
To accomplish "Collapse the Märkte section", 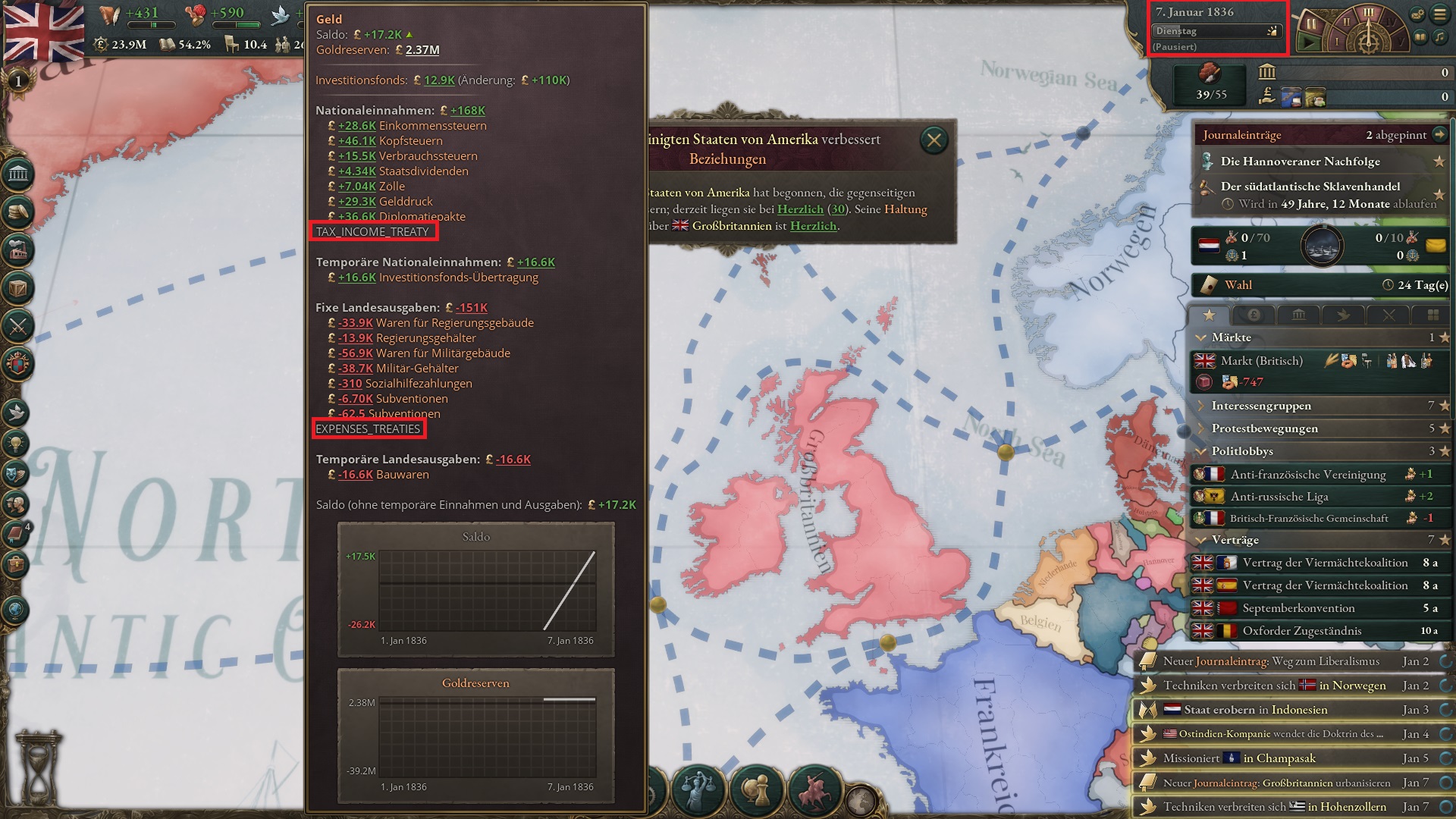I will (1203, 337).
